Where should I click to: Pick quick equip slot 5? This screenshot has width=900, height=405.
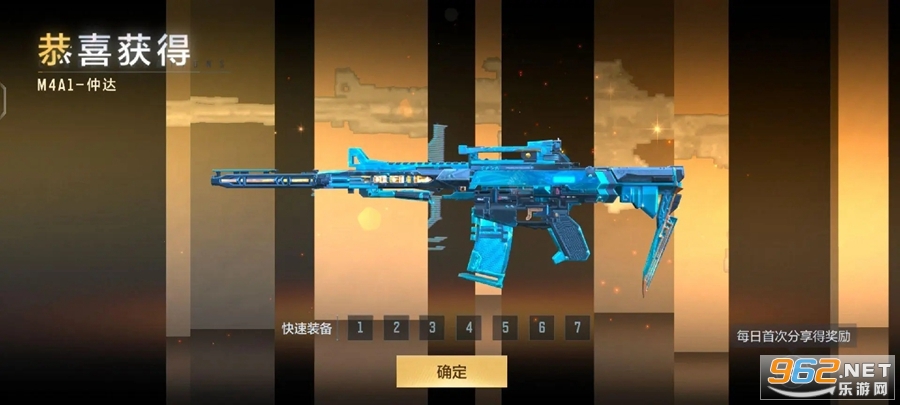pos(504,327)
